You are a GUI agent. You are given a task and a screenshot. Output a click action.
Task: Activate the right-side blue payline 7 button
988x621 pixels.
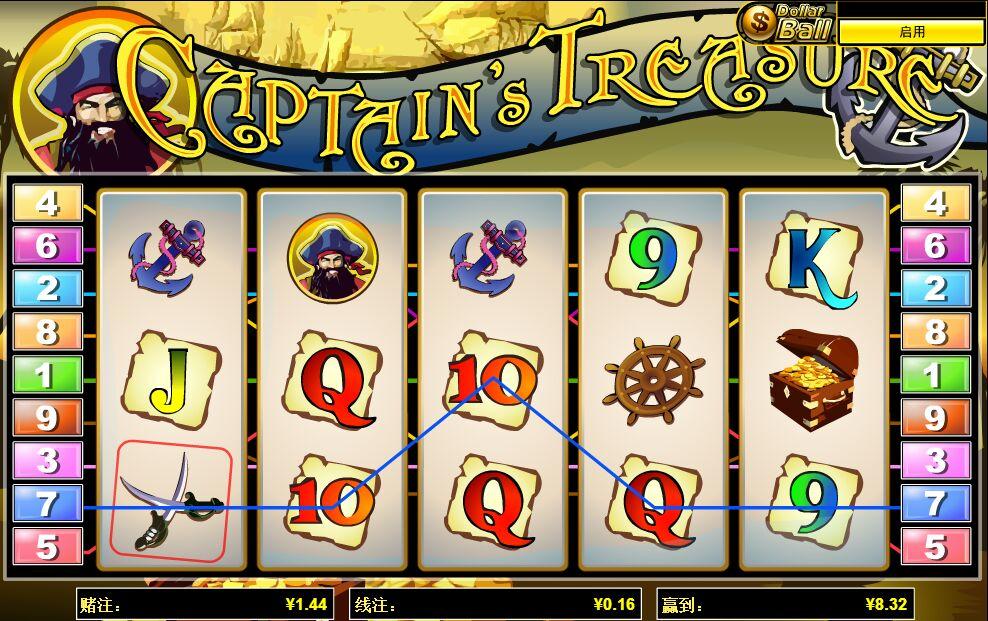[x=935, y=504]
